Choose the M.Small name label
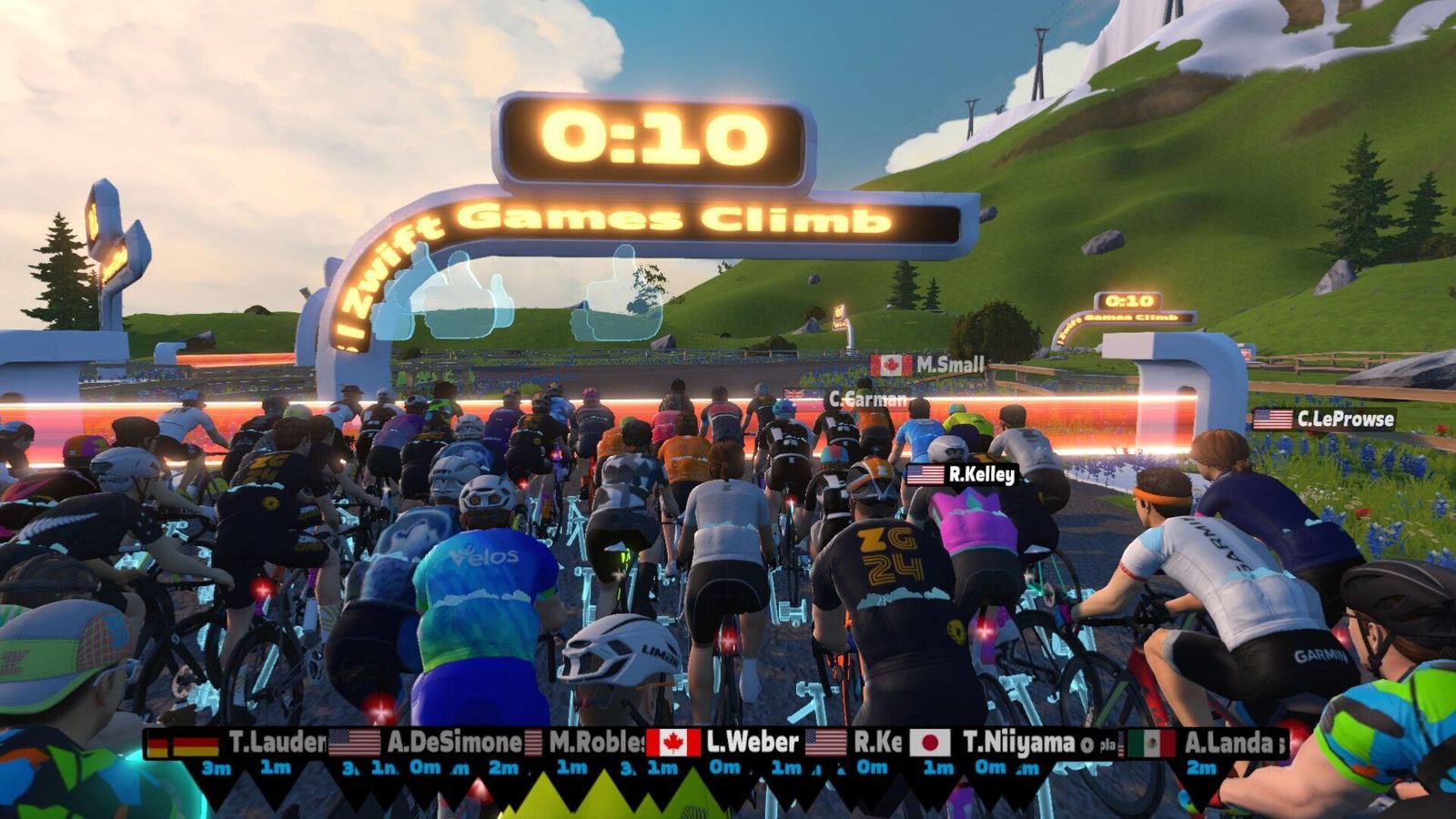The width and height of the screenshot is (1456, 819). point(928,365)
